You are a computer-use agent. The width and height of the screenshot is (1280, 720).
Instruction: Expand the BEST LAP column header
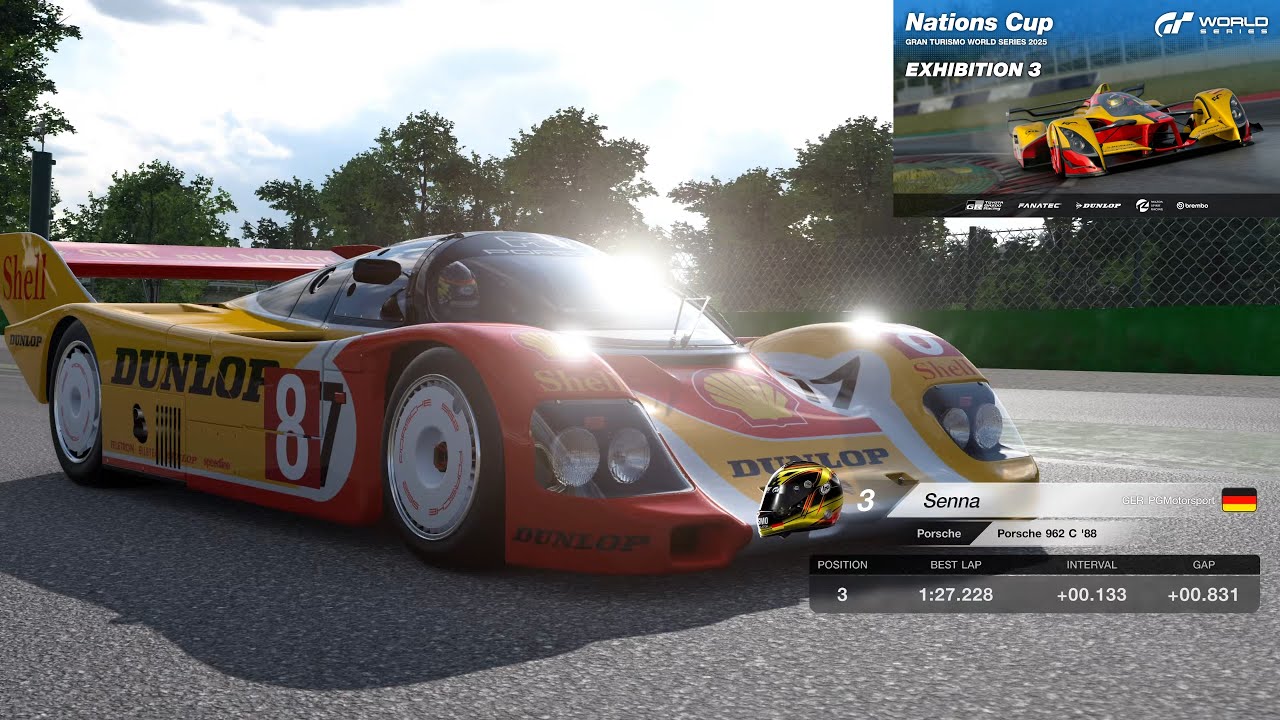[x=955, y=564]
